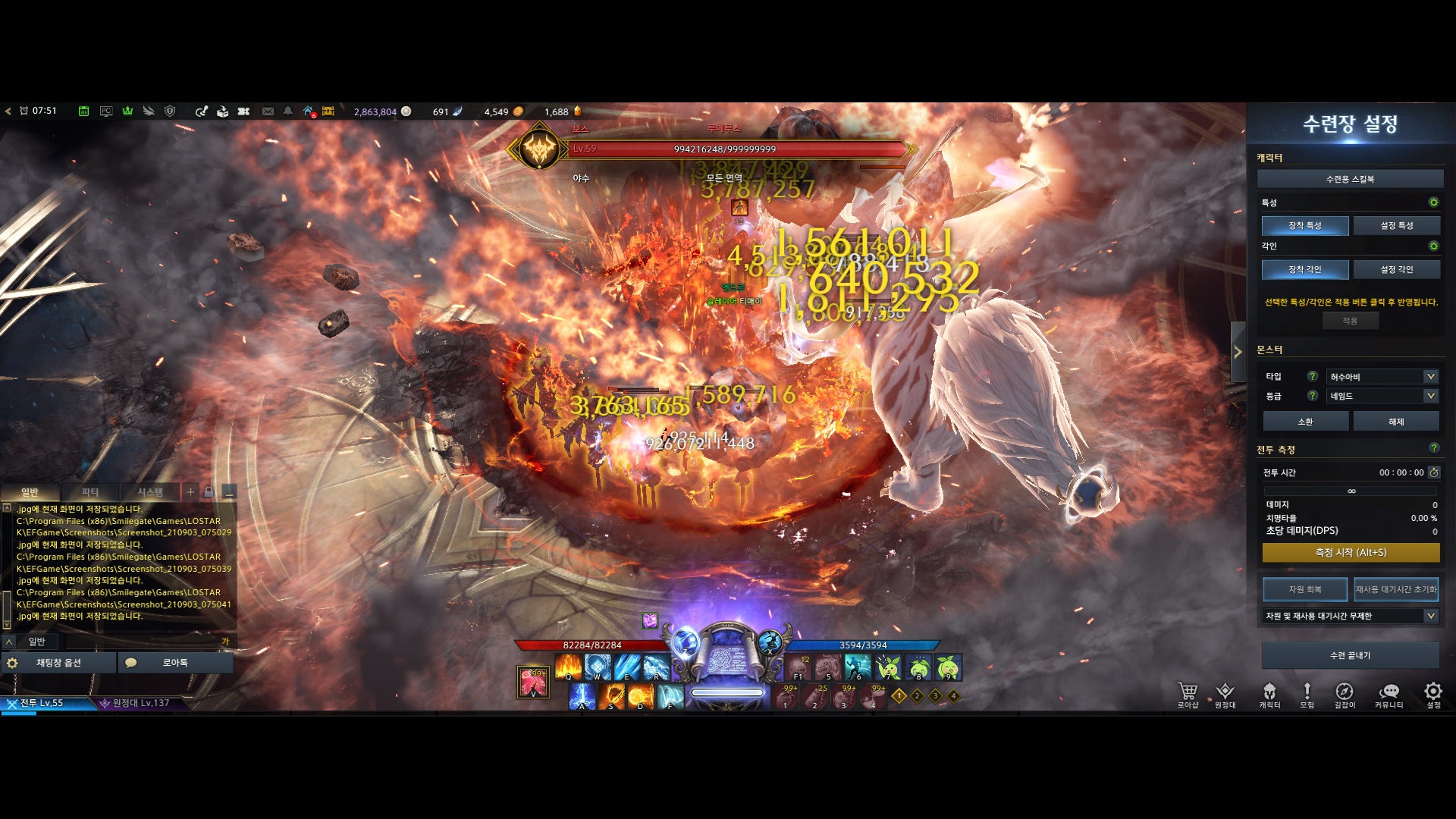Collapse the training settings panel arrow
Screen dimensions: 1456x819
1238,352
